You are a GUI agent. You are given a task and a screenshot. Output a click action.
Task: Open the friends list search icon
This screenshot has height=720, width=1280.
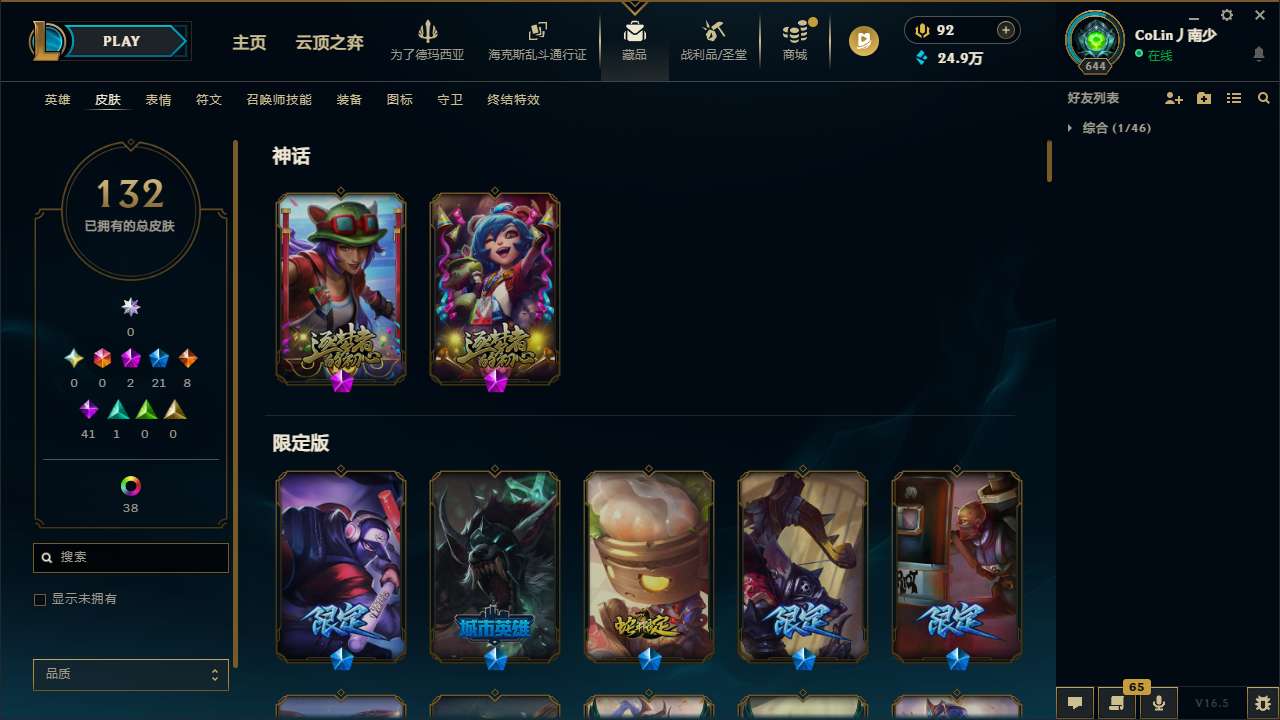click(x=1263, y=98)
